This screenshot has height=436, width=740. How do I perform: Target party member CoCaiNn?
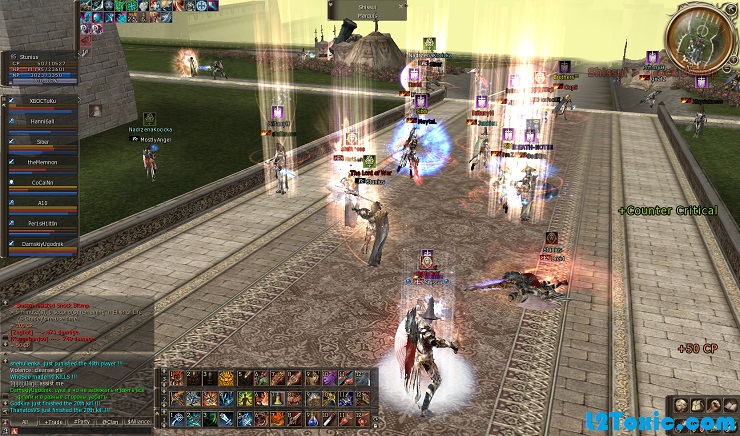(x=40, y=182)
